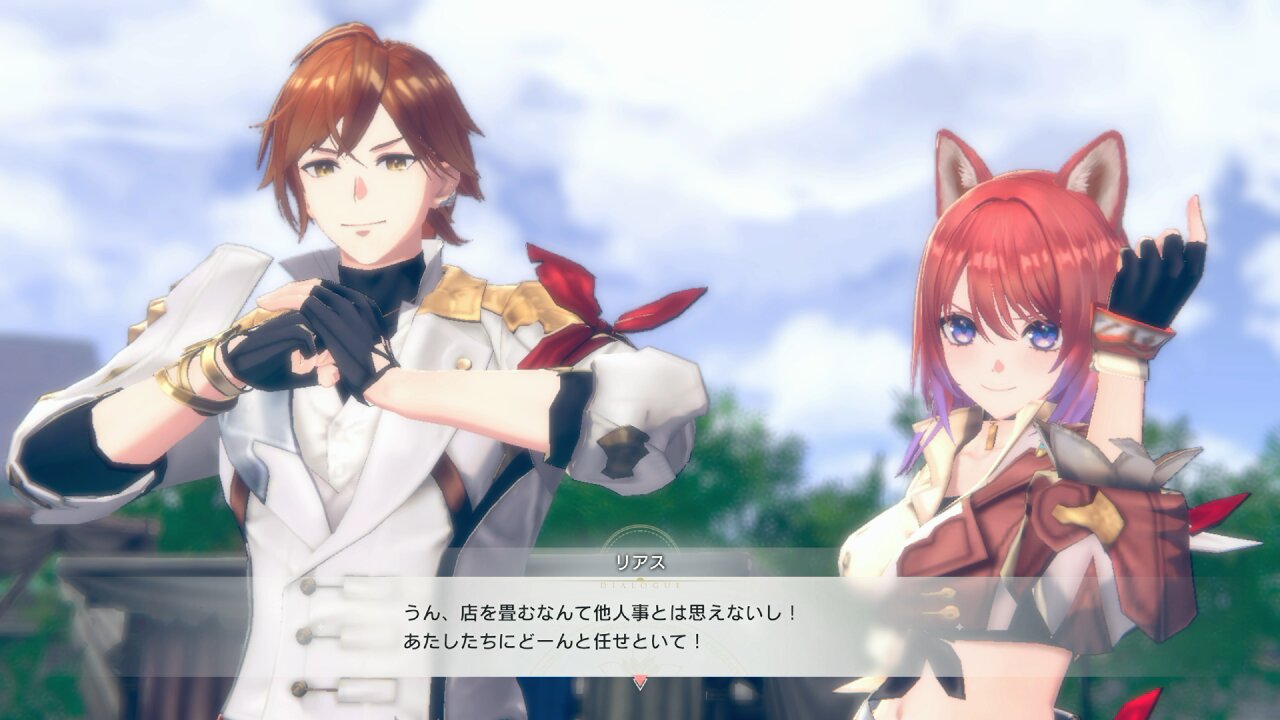Click the decorative DIALOGUE emblem
1280x720 pixels.
639,585
